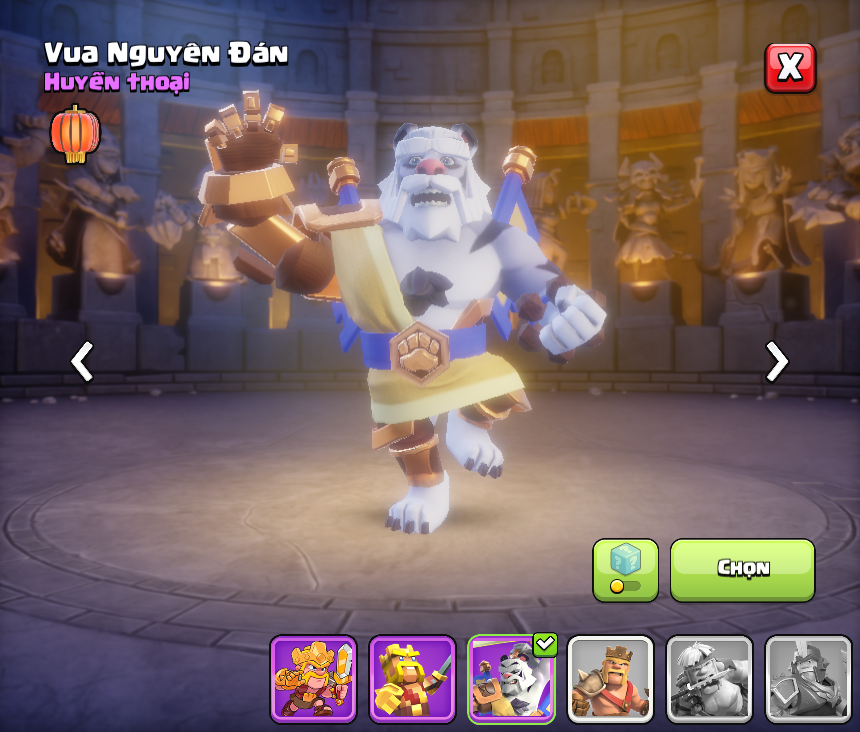The width and height of the screenshot is (860, 732).
Task: Confirm the skin with the Chọn button
Action: point(742,569)
